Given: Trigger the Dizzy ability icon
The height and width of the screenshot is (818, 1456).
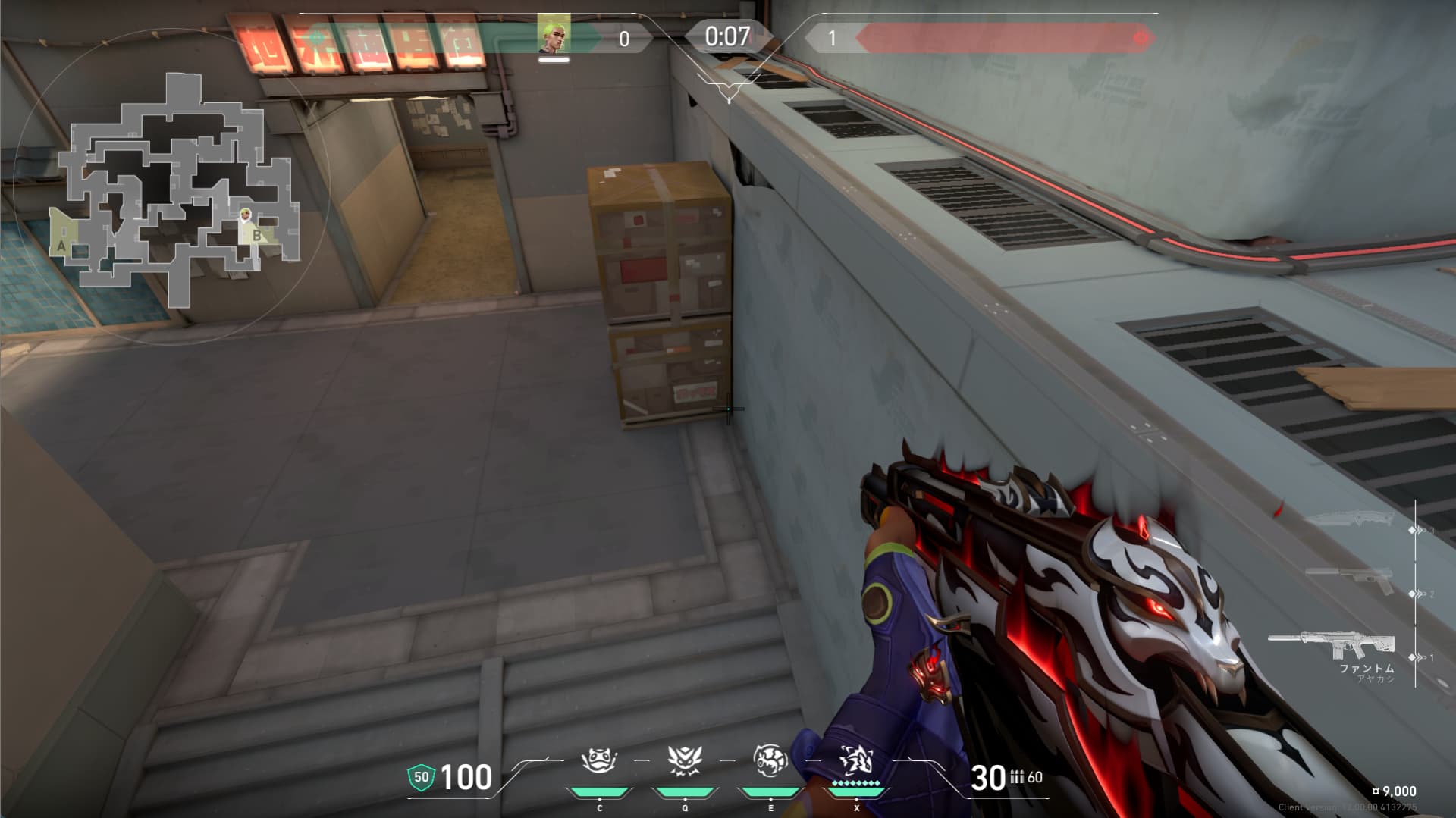Looking at the screenshot, I should click(770, 760).
